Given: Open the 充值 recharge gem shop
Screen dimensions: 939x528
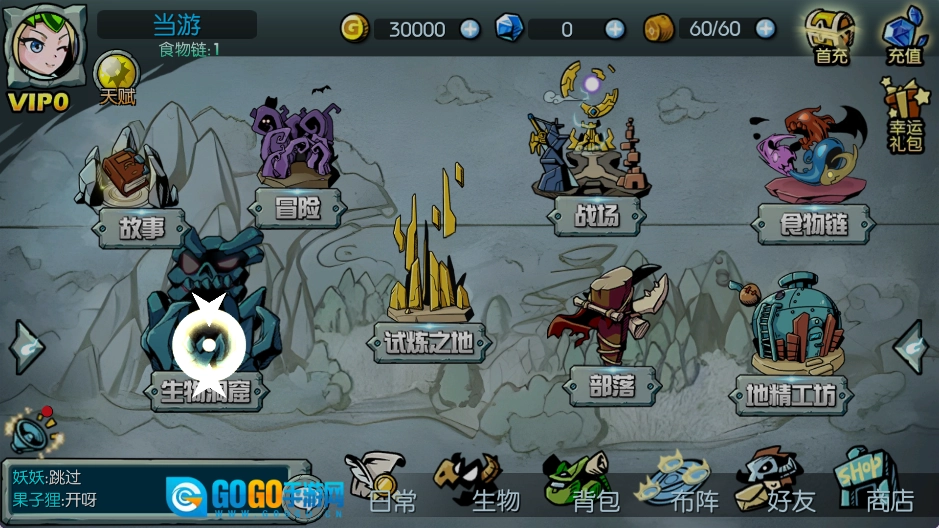Looking at the screenshot, I should point(904,35).
